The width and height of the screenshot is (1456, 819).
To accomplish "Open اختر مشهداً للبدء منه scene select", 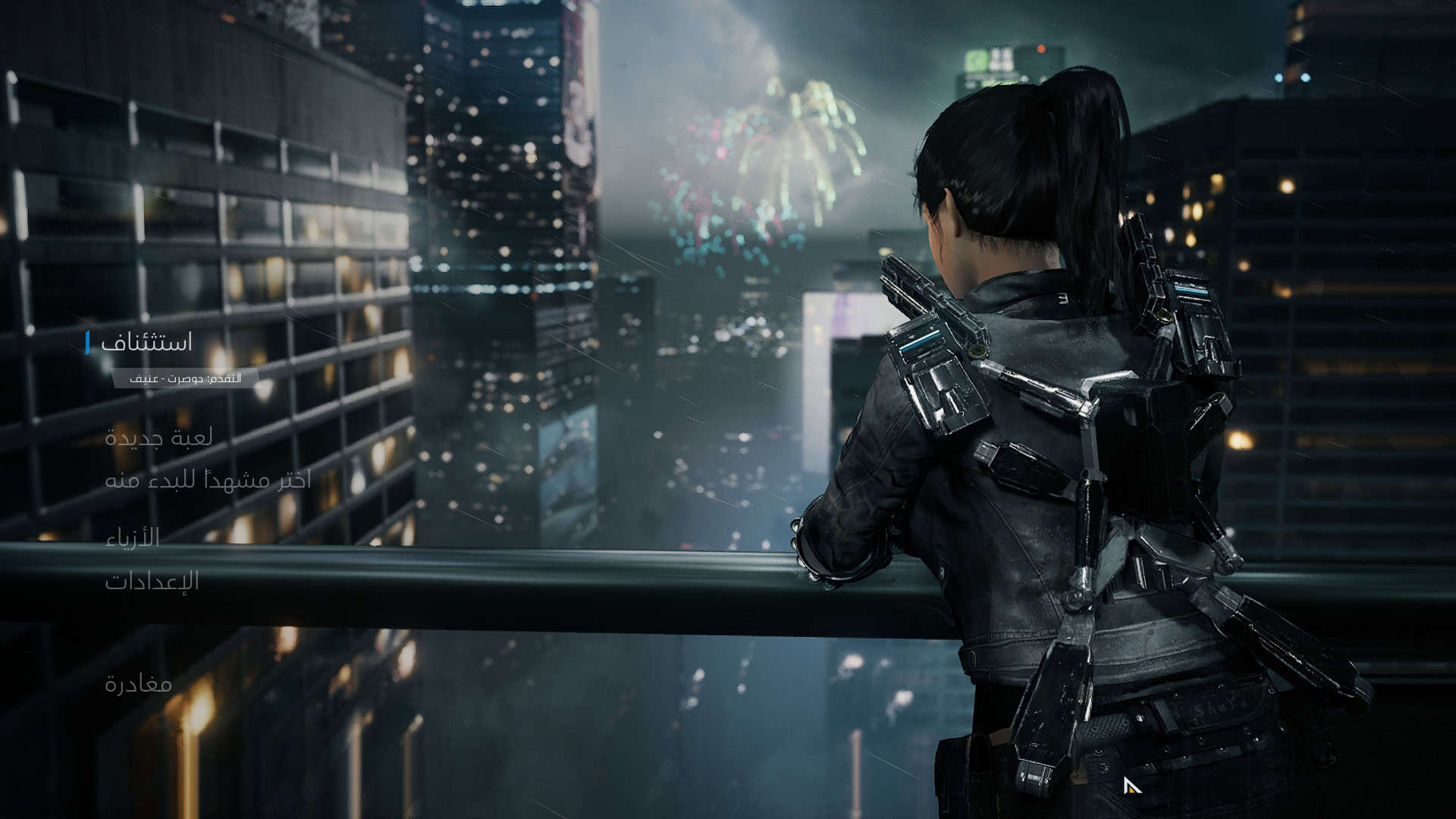I will (208, 480).
